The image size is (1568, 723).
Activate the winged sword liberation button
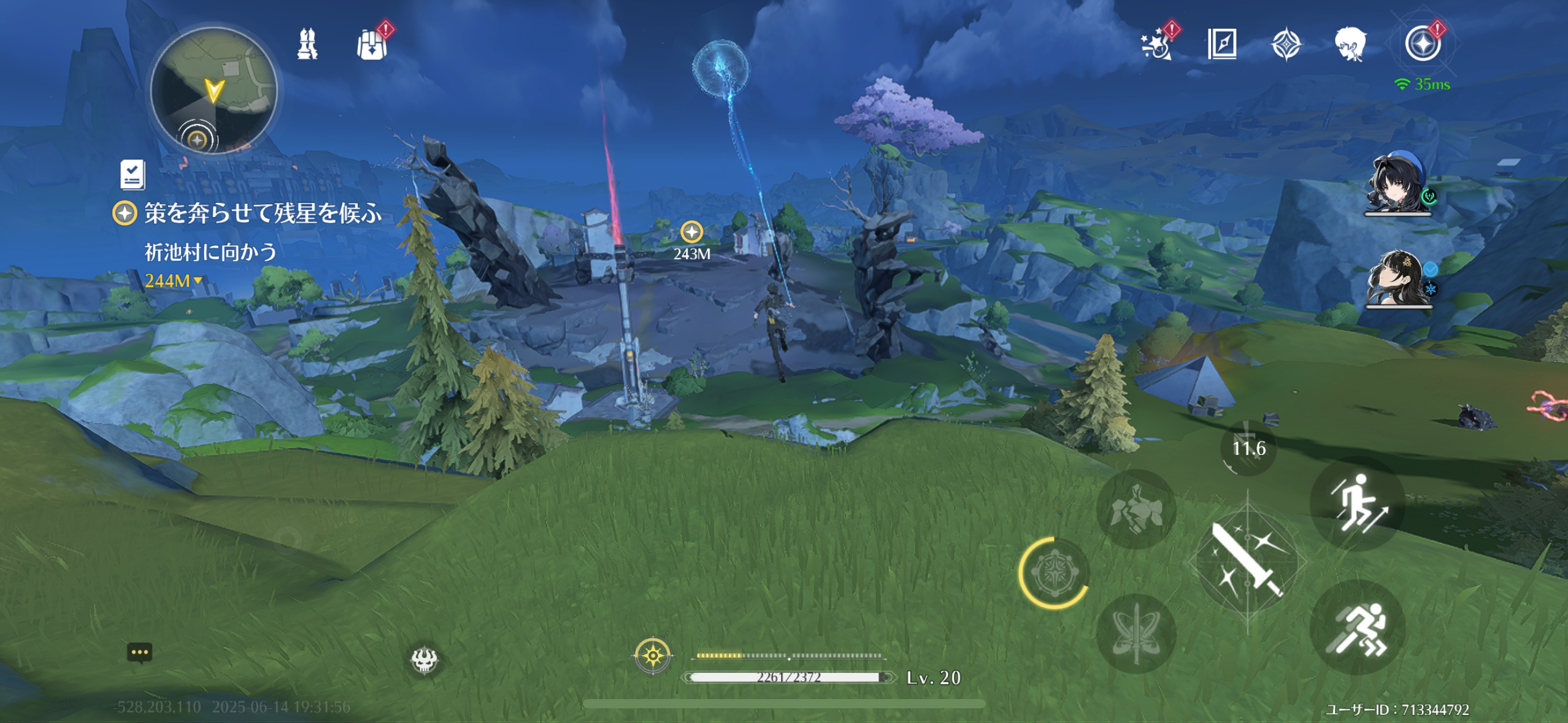point(1136,632)
